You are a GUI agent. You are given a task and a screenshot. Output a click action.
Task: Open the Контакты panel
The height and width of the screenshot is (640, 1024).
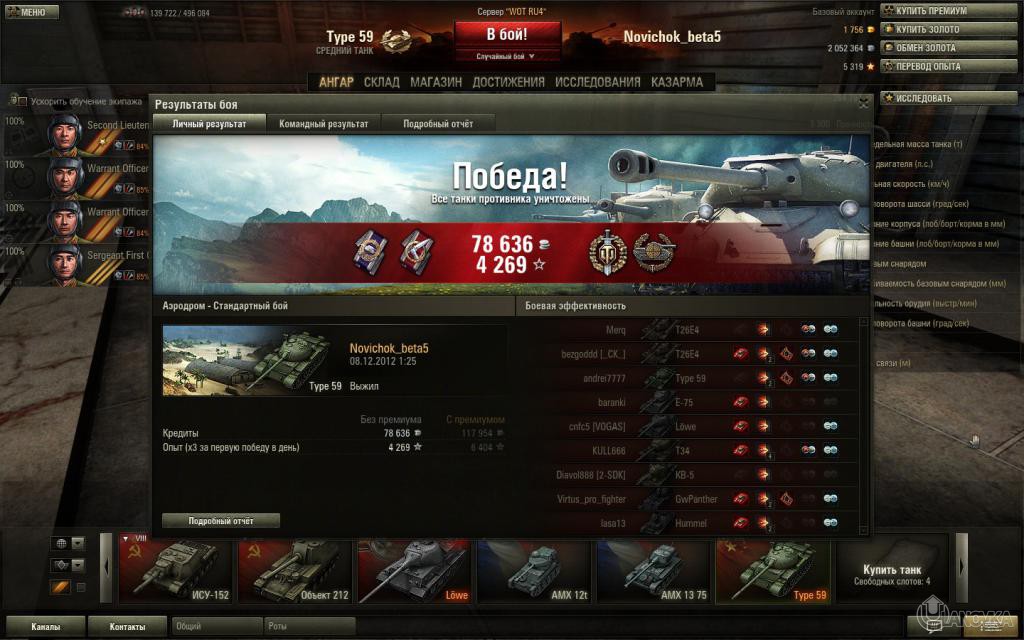point(126,627)
